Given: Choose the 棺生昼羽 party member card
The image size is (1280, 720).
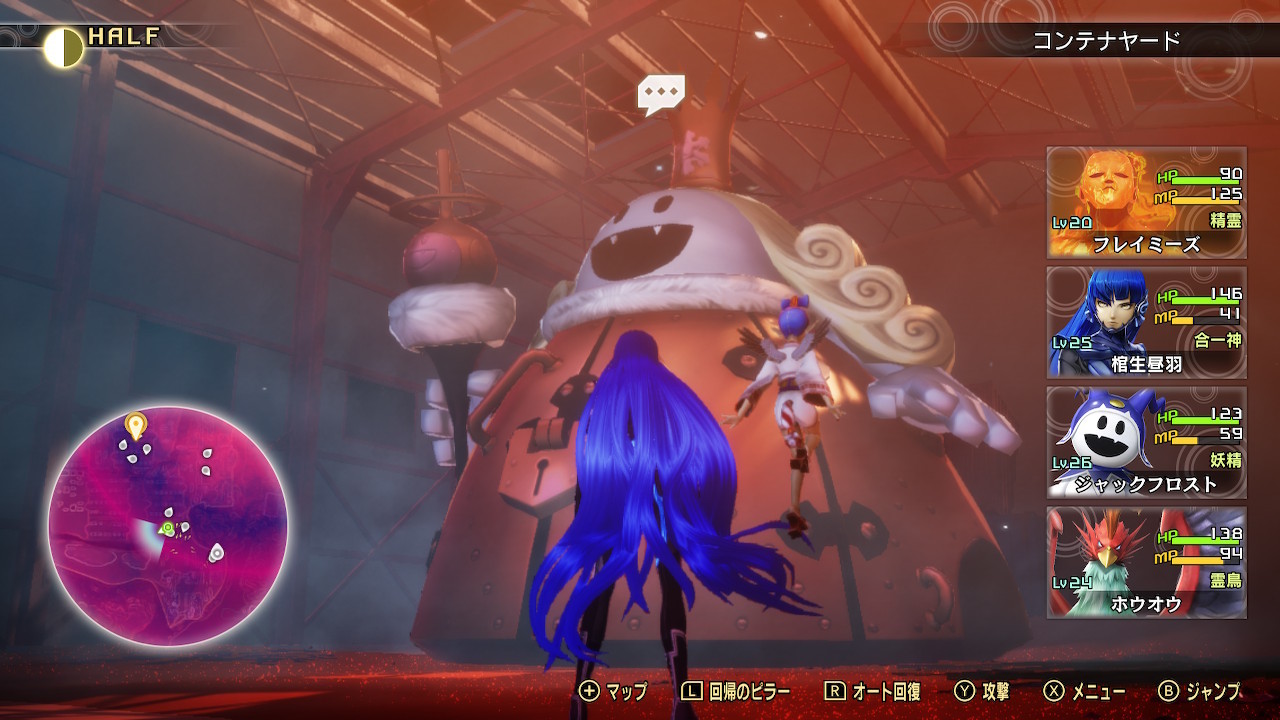Looking at the screenshot, I should [x=1146, y=322].
